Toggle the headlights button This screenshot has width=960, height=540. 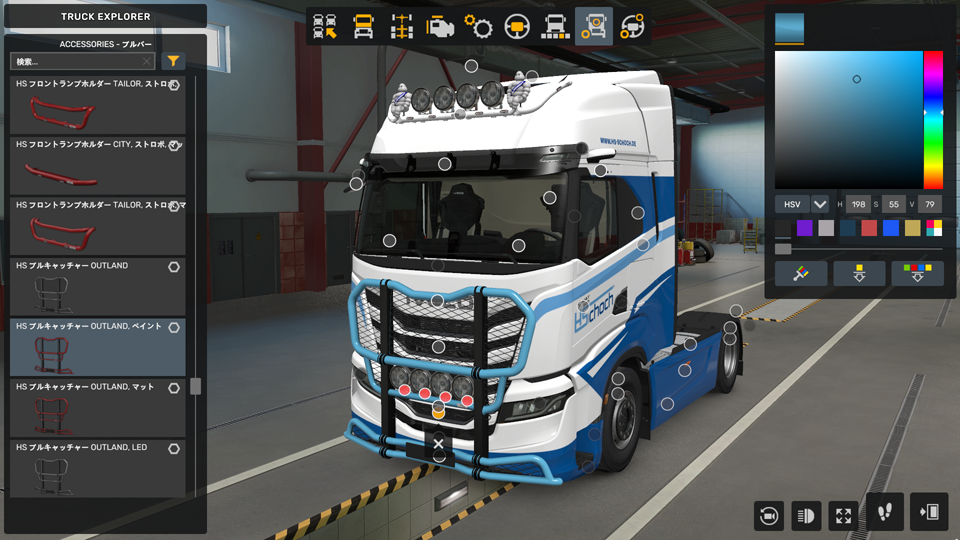806,515
